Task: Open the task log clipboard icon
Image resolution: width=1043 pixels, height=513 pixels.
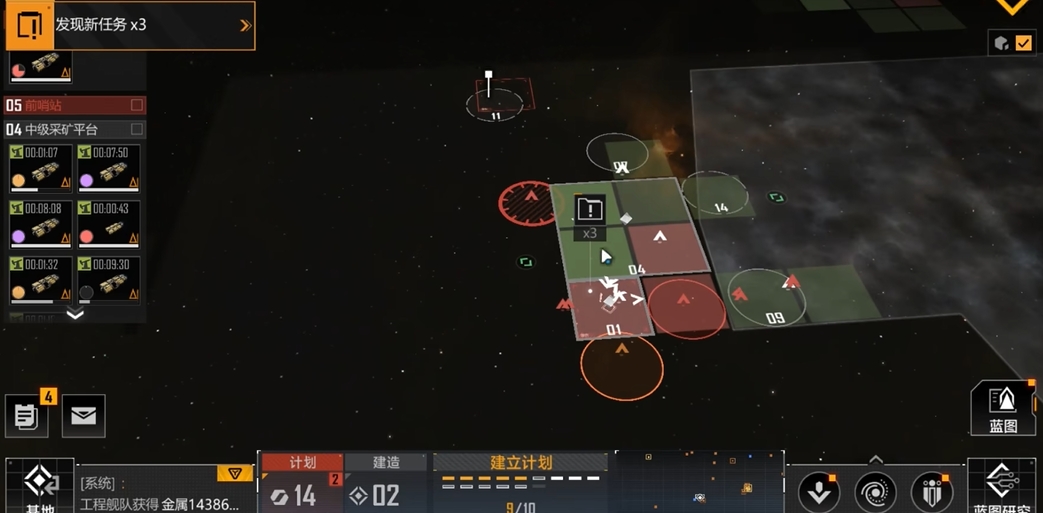Action: click(27, 415)
